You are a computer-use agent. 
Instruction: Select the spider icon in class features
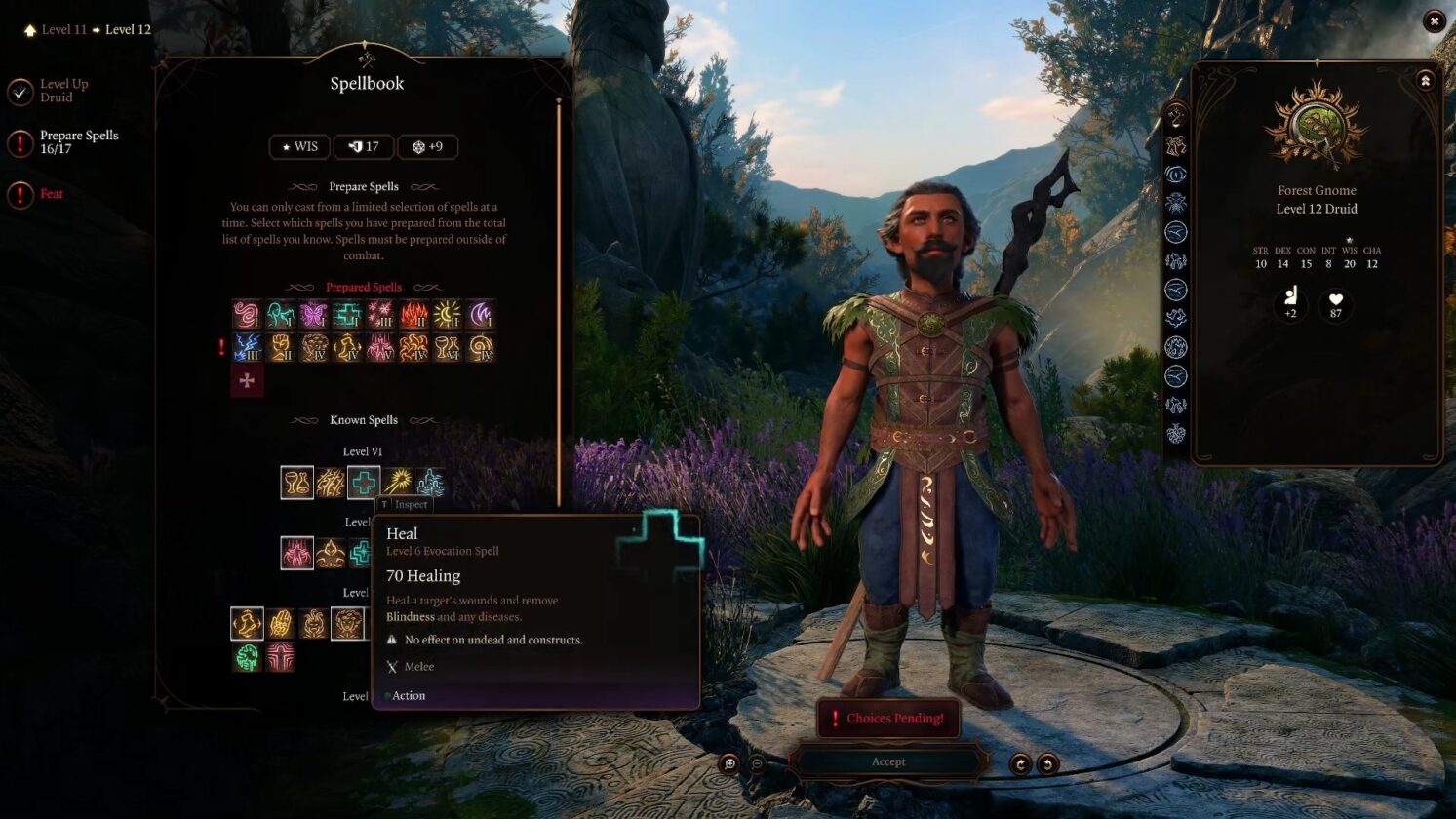(x=1176, y=203)
